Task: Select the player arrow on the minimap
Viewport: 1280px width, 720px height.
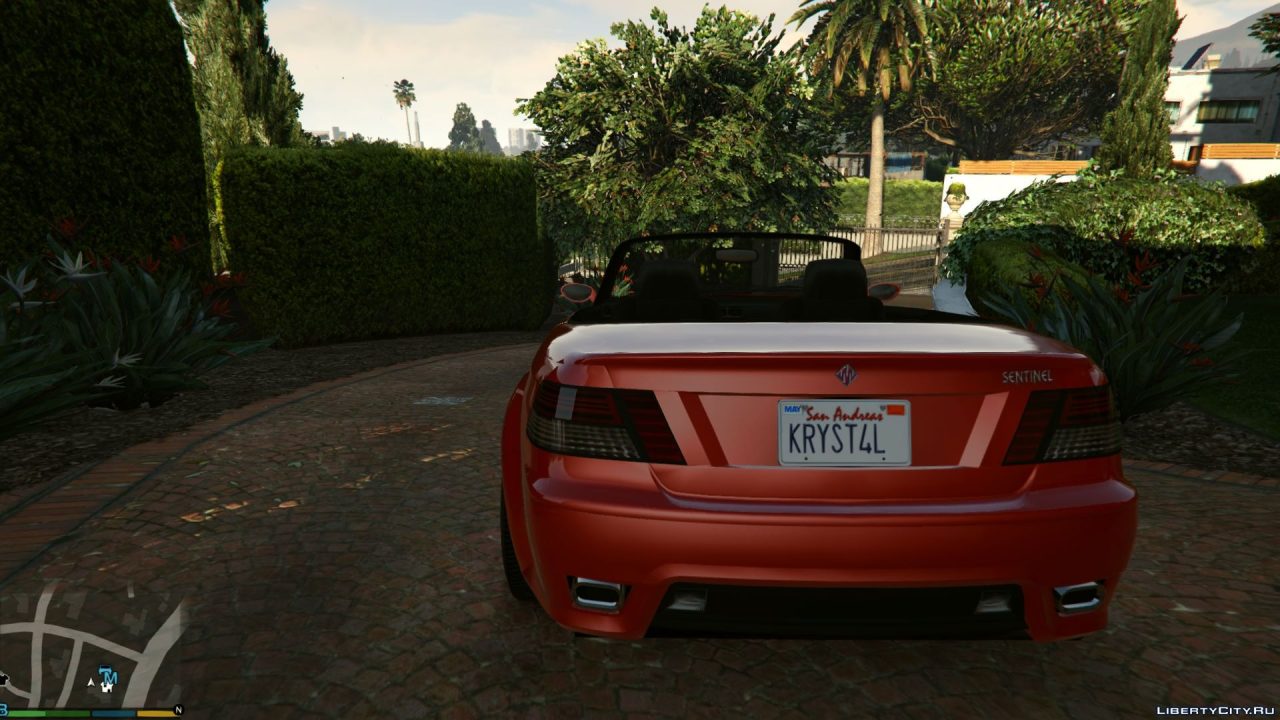Action: coord(91,681)
